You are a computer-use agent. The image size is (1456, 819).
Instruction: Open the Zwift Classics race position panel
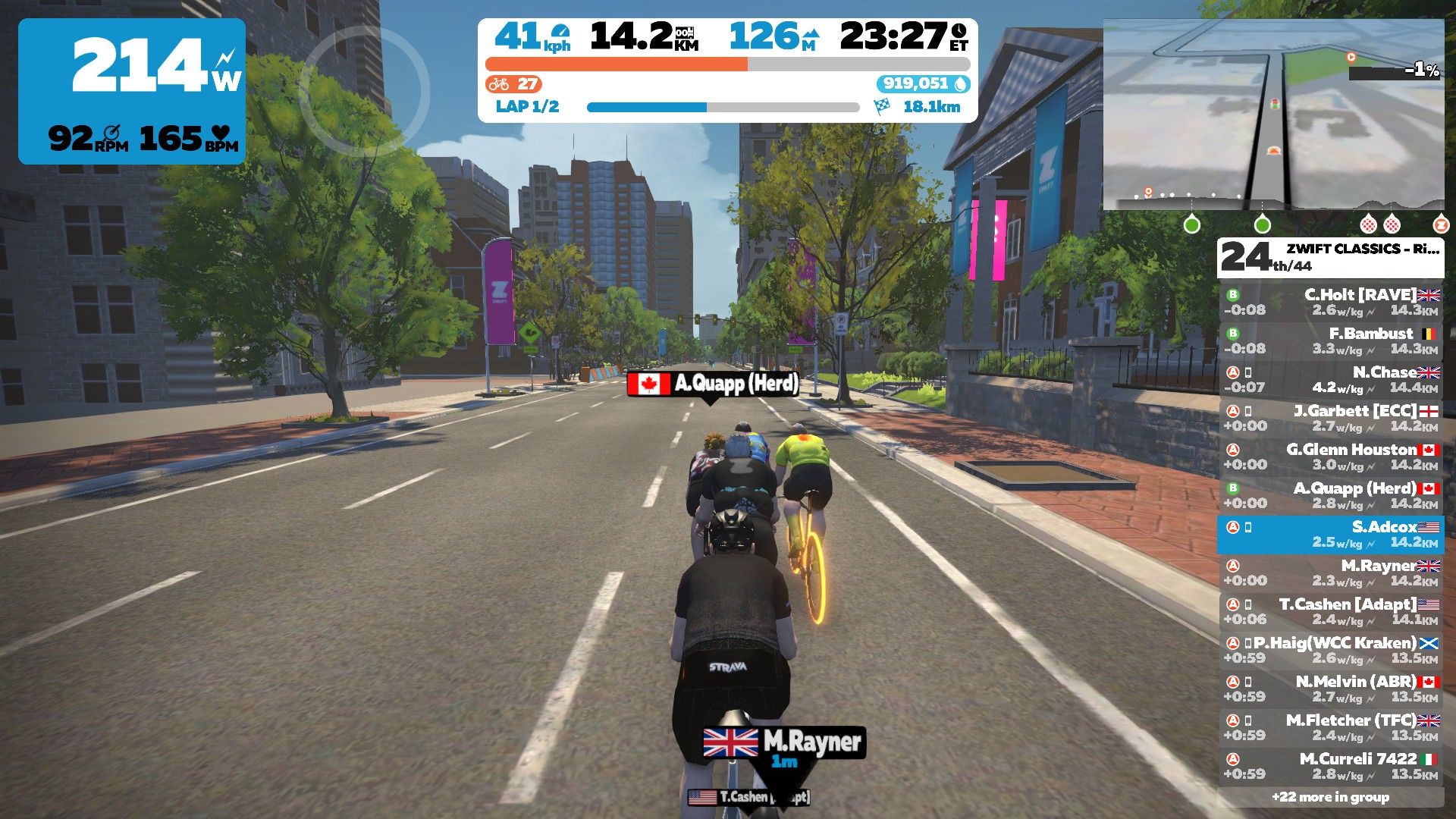click(x=1331, y=258)
